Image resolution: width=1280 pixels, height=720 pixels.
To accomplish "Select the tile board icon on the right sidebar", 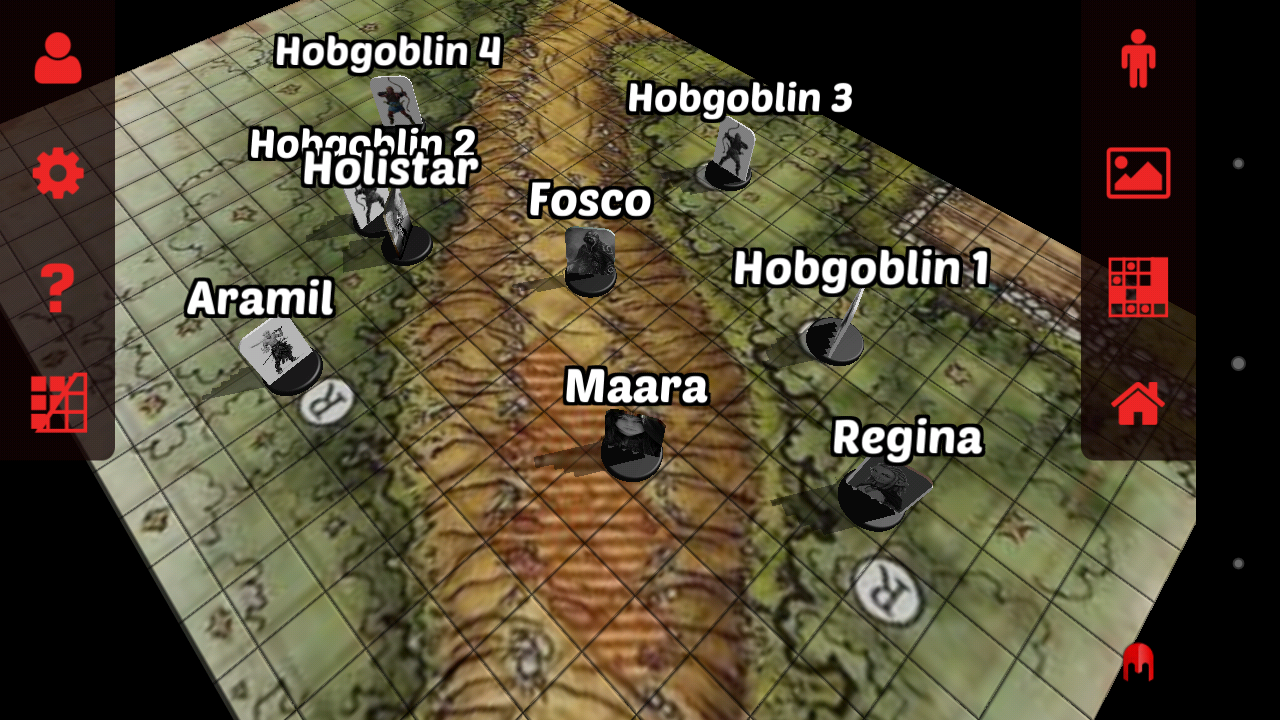I will coord(1140,285).
